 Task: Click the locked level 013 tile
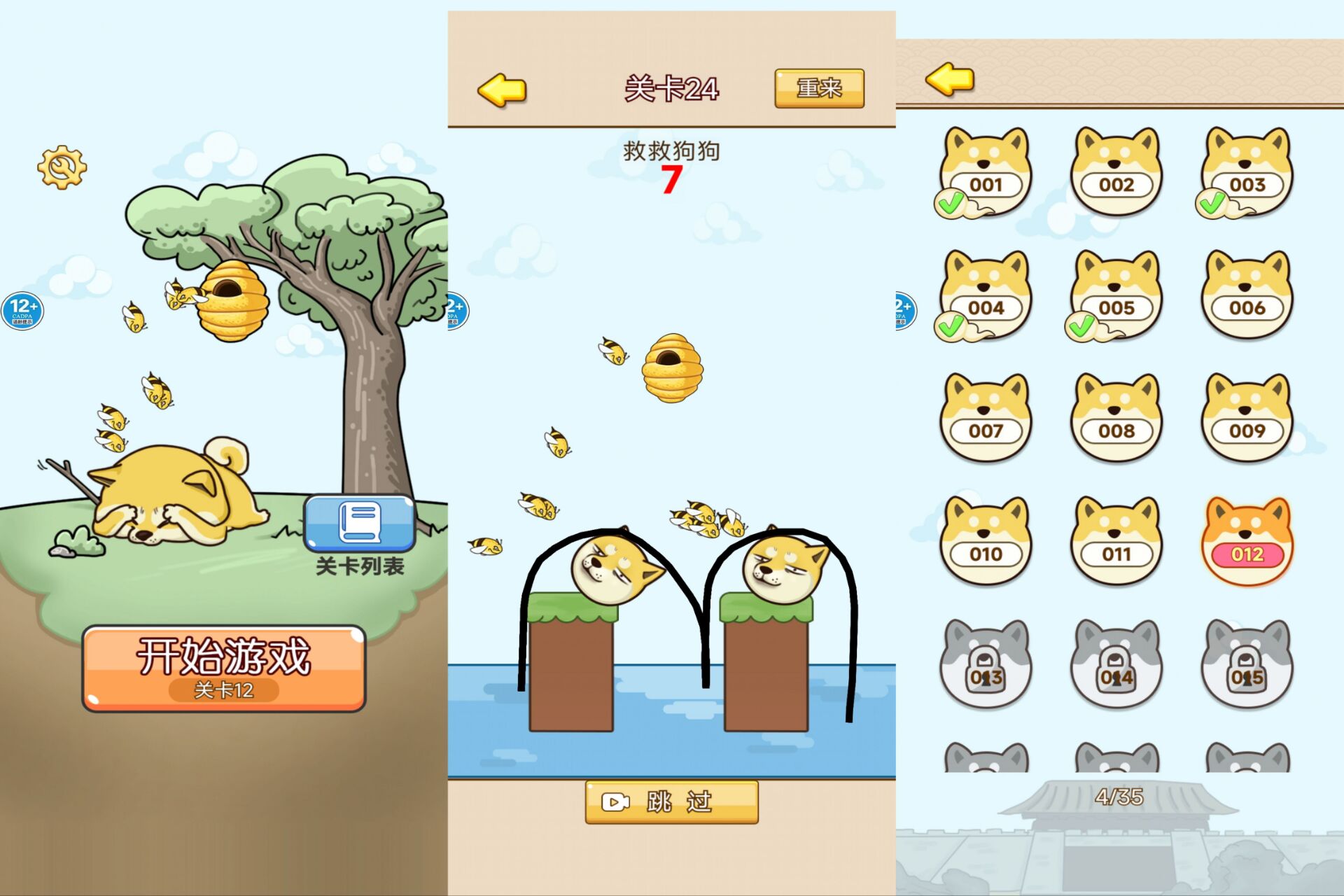pos(986,664)
